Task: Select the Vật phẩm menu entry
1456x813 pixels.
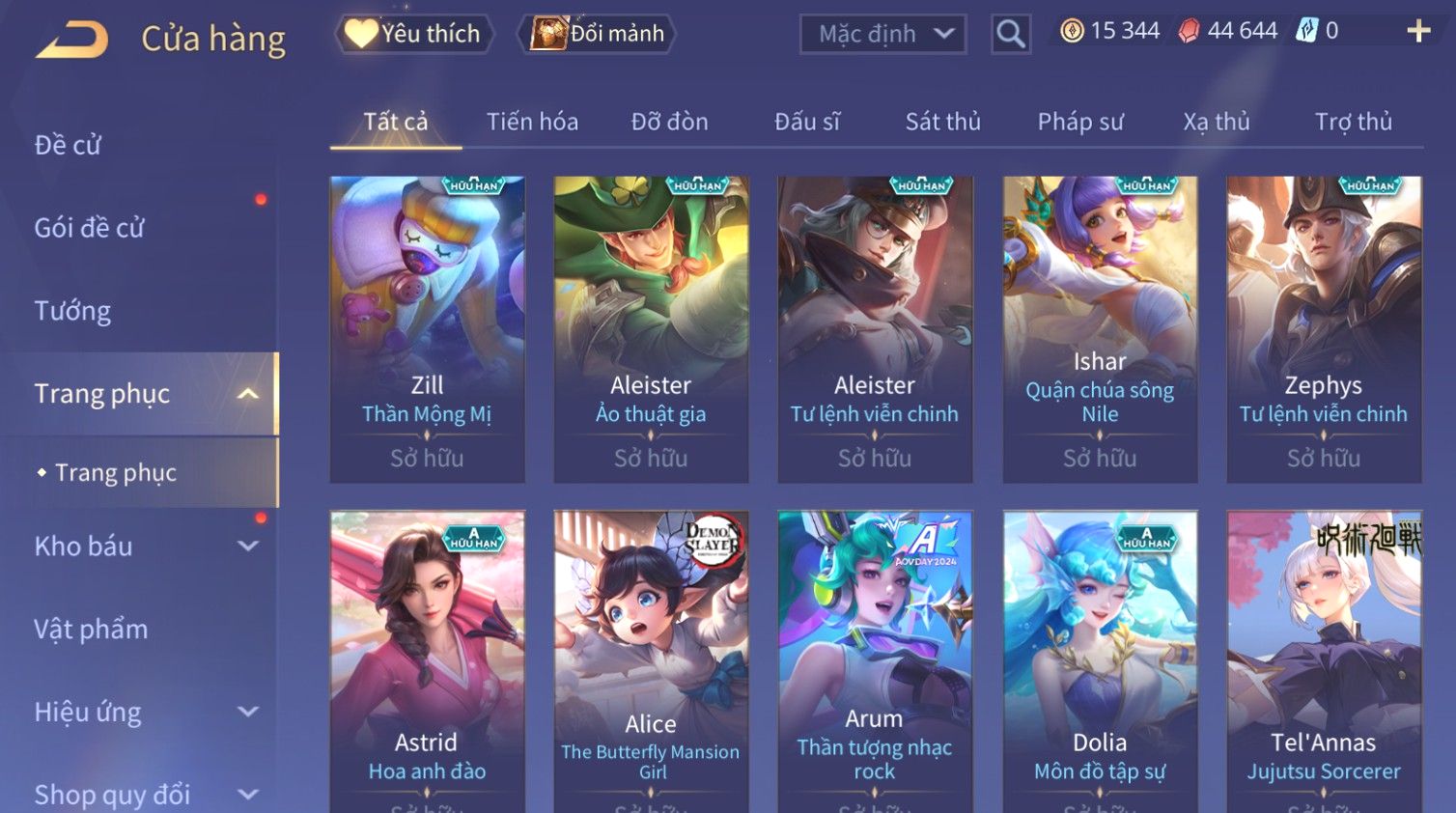Action: [91, 630]
